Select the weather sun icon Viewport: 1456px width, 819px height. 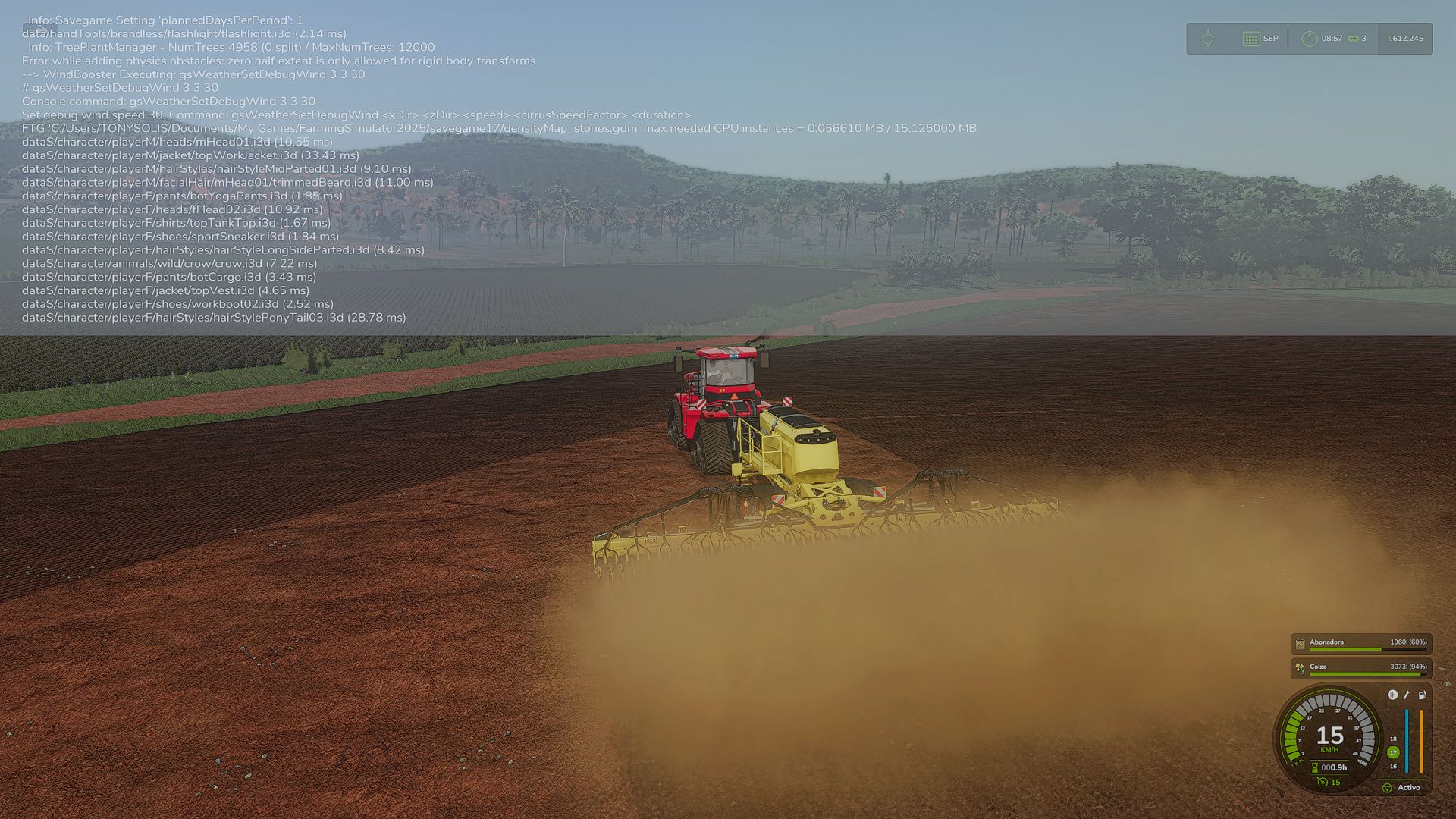1208,38
